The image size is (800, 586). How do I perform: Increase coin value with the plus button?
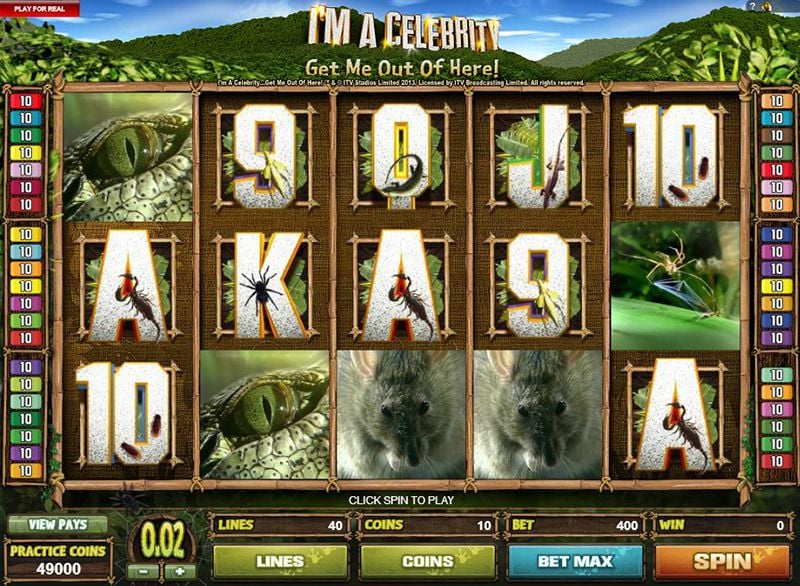pyautogui.click(x=179, y=571)
